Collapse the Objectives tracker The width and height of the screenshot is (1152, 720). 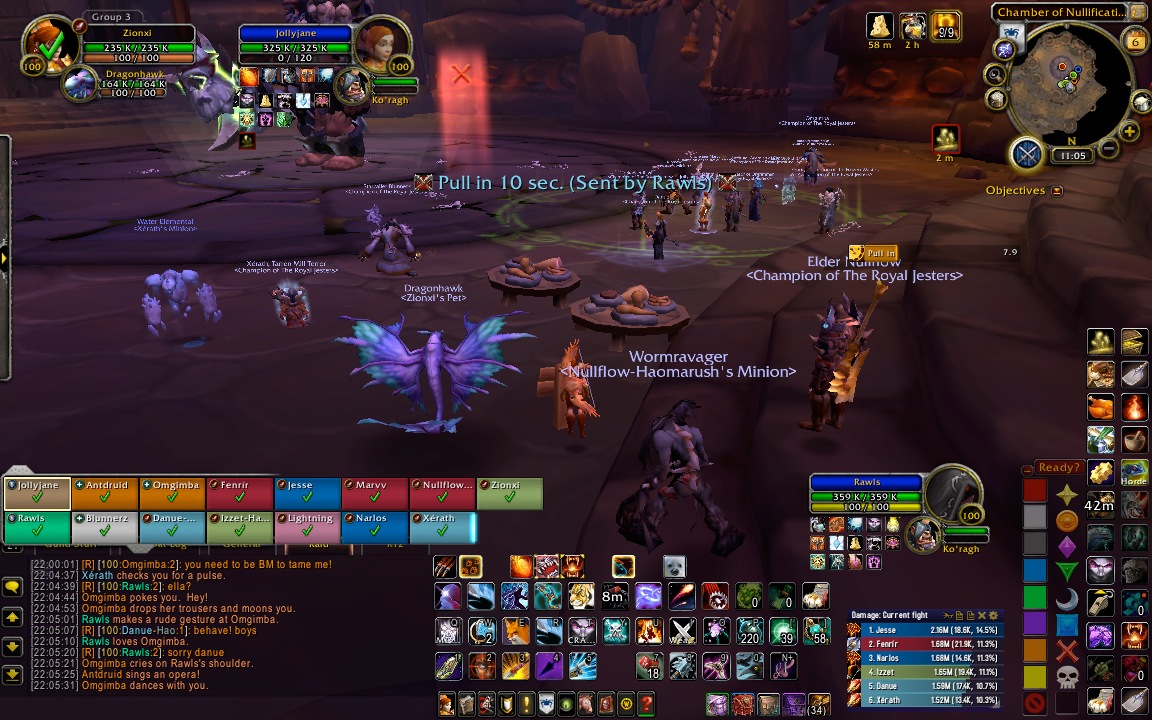(x=1057, y=190)
